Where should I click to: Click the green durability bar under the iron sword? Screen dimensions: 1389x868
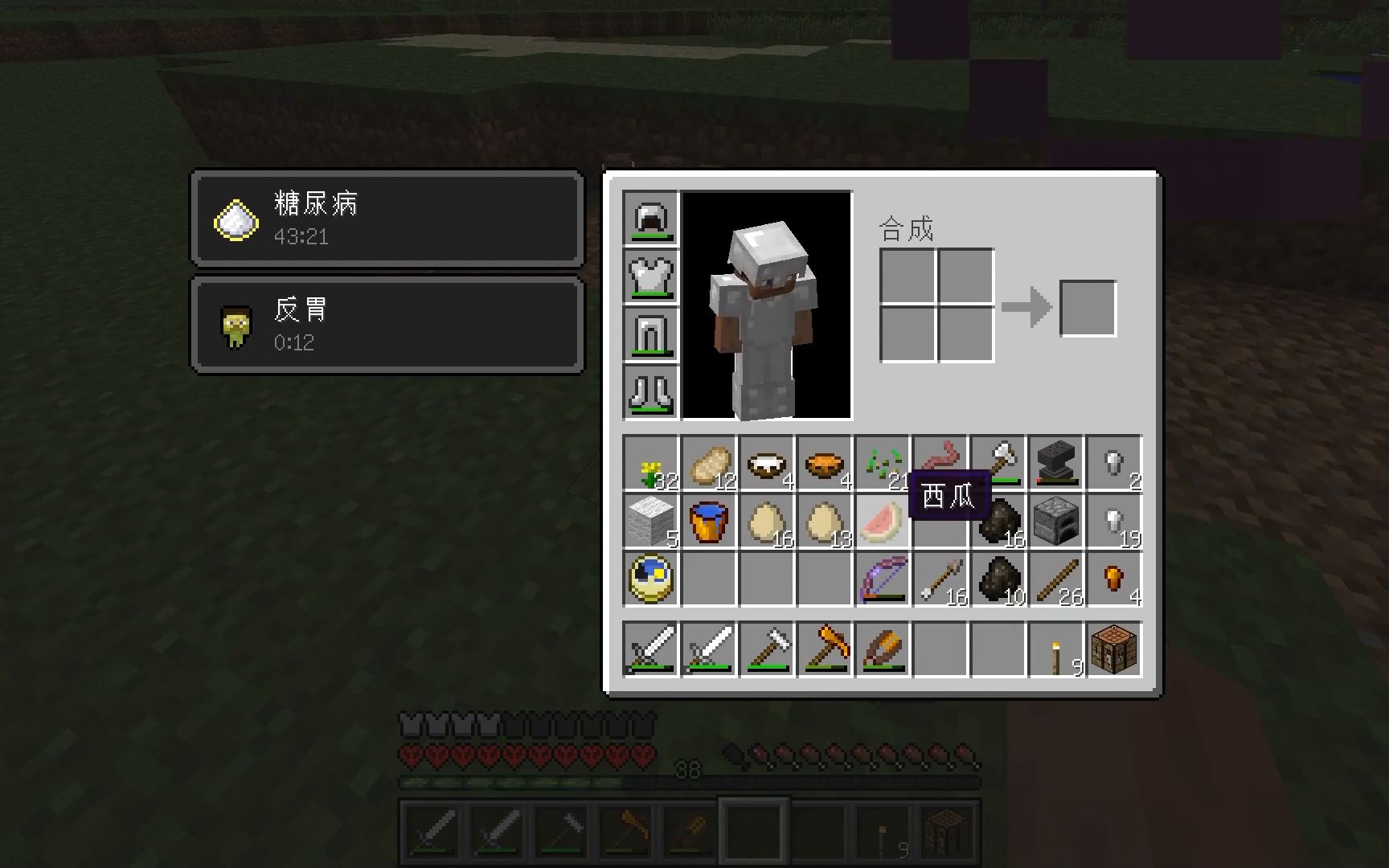coord(649,665)
